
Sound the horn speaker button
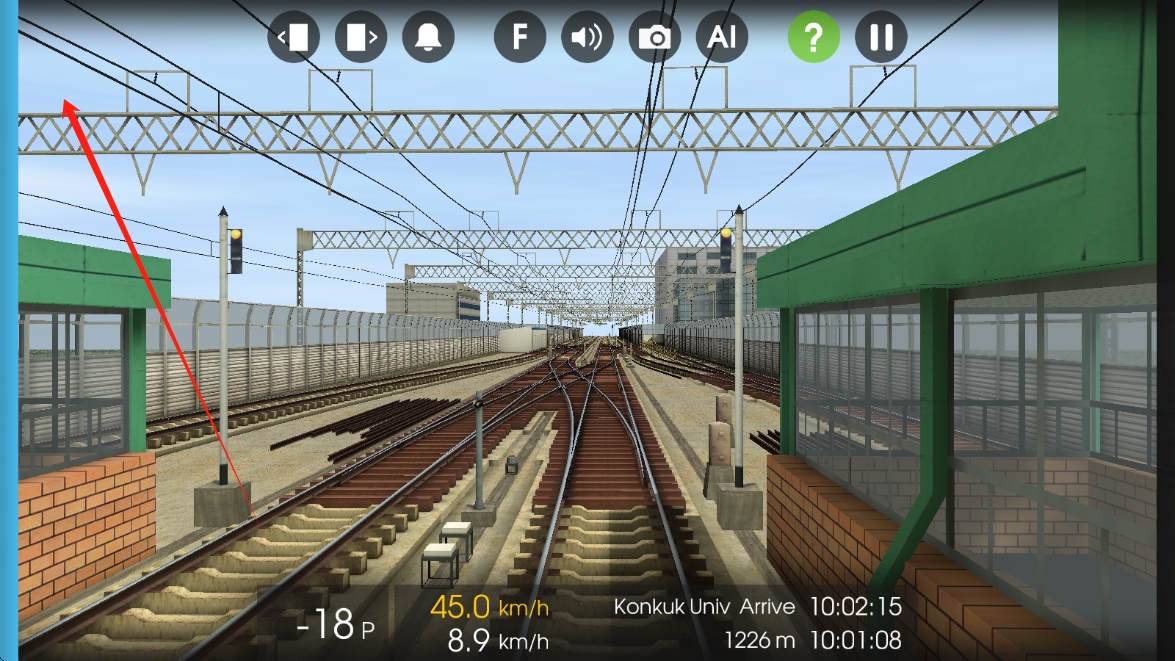click(x=587, y=37)
